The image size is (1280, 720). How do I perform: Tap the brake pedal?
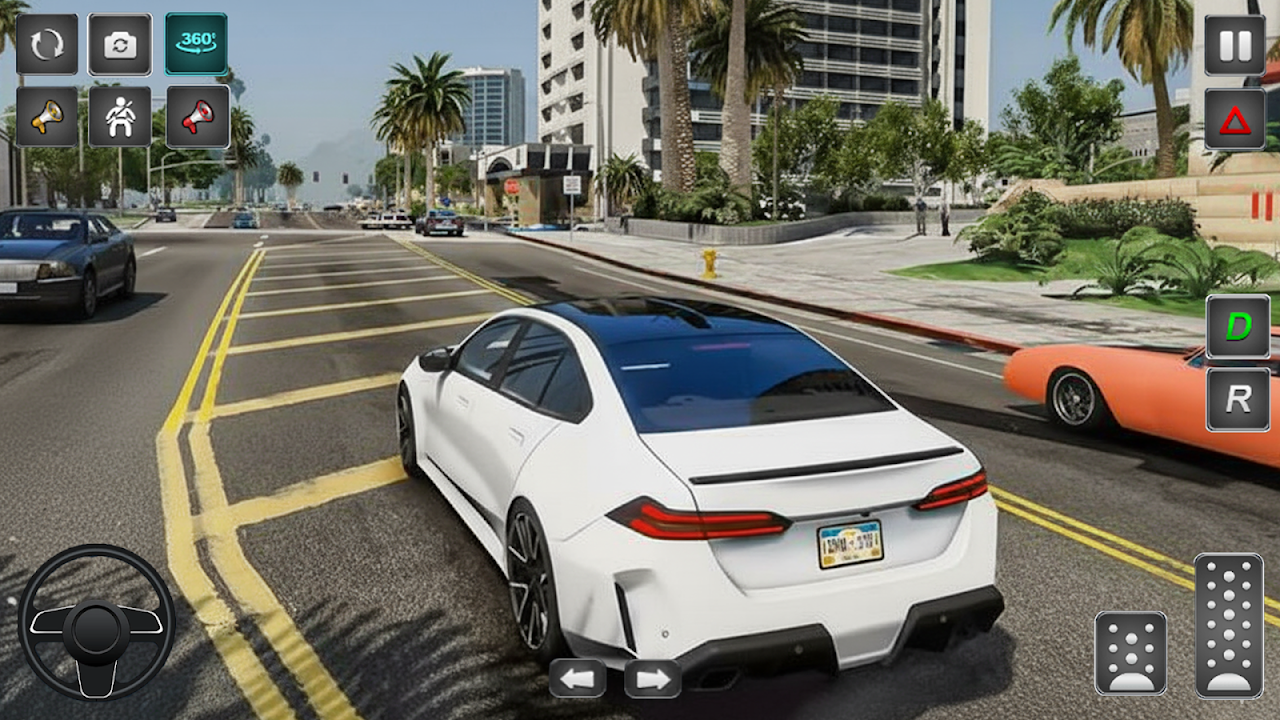click(1130, 653)
